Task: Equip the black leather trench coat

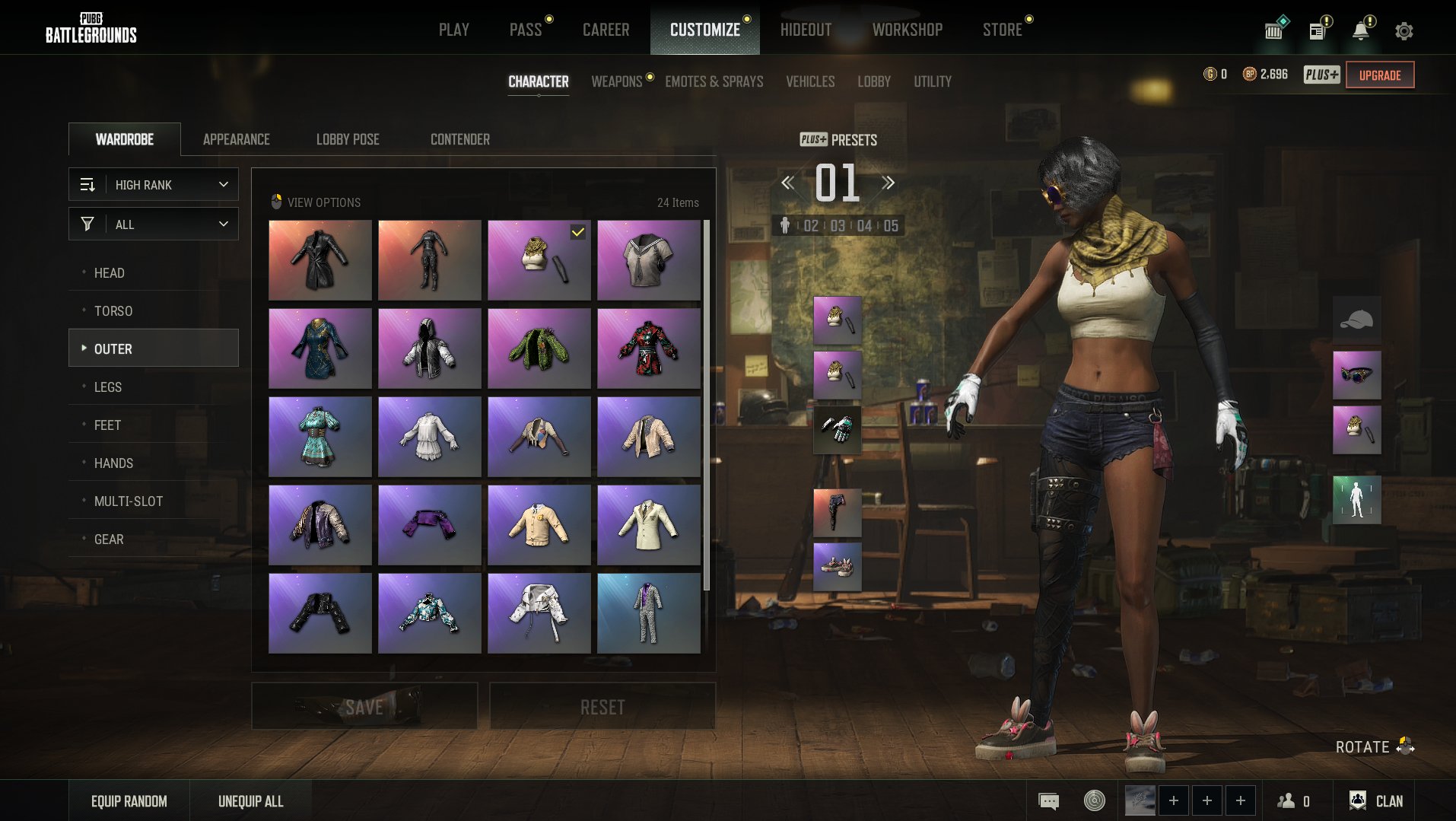Action: click(x=320, y=260)
